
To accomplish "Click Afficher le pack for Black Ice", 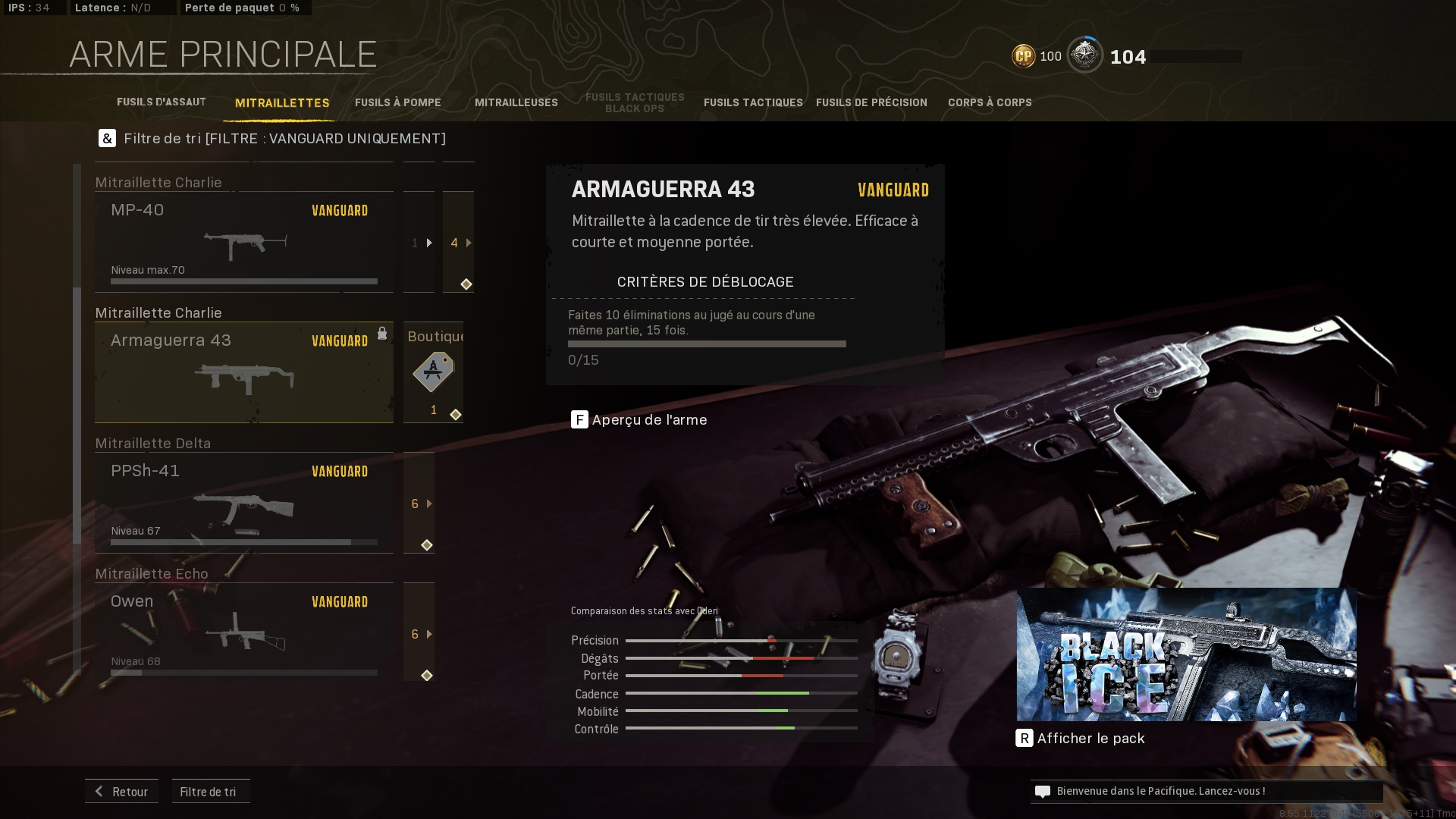I will [1090, 738].
